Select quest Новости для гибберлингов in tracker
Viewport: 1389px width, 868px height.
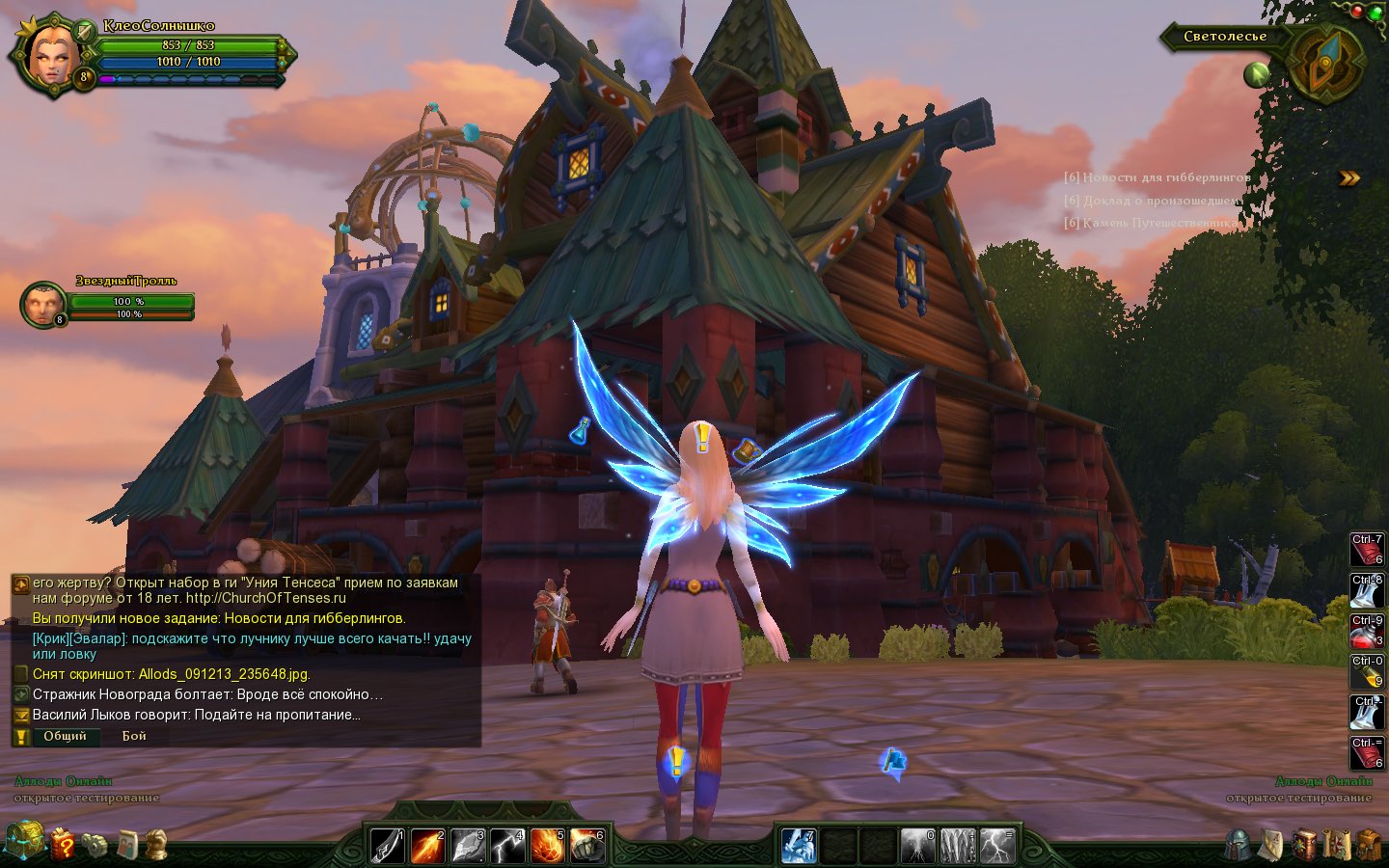click(x=1157, y=177)
